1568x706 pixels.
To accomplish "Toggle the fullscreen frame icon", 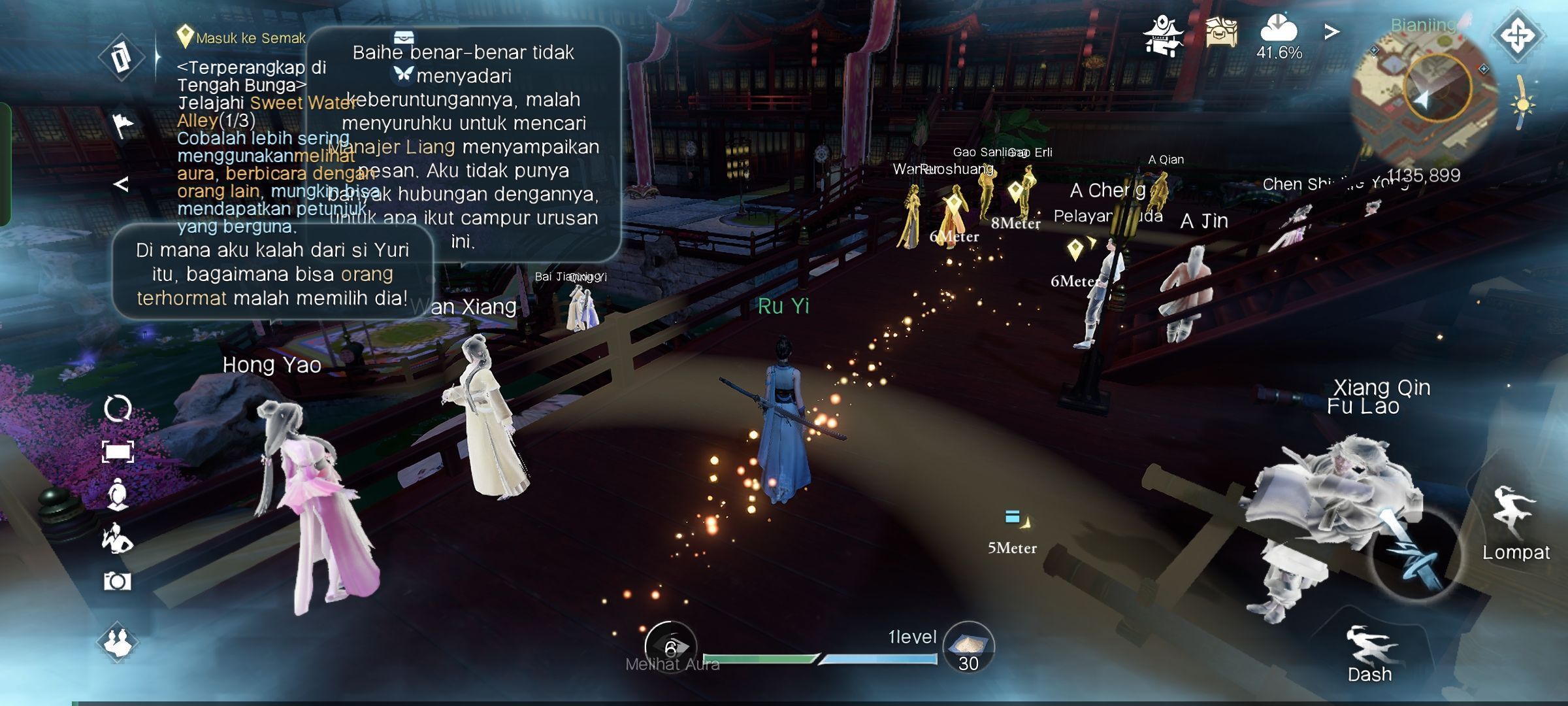I will click(x=118, y=451).
